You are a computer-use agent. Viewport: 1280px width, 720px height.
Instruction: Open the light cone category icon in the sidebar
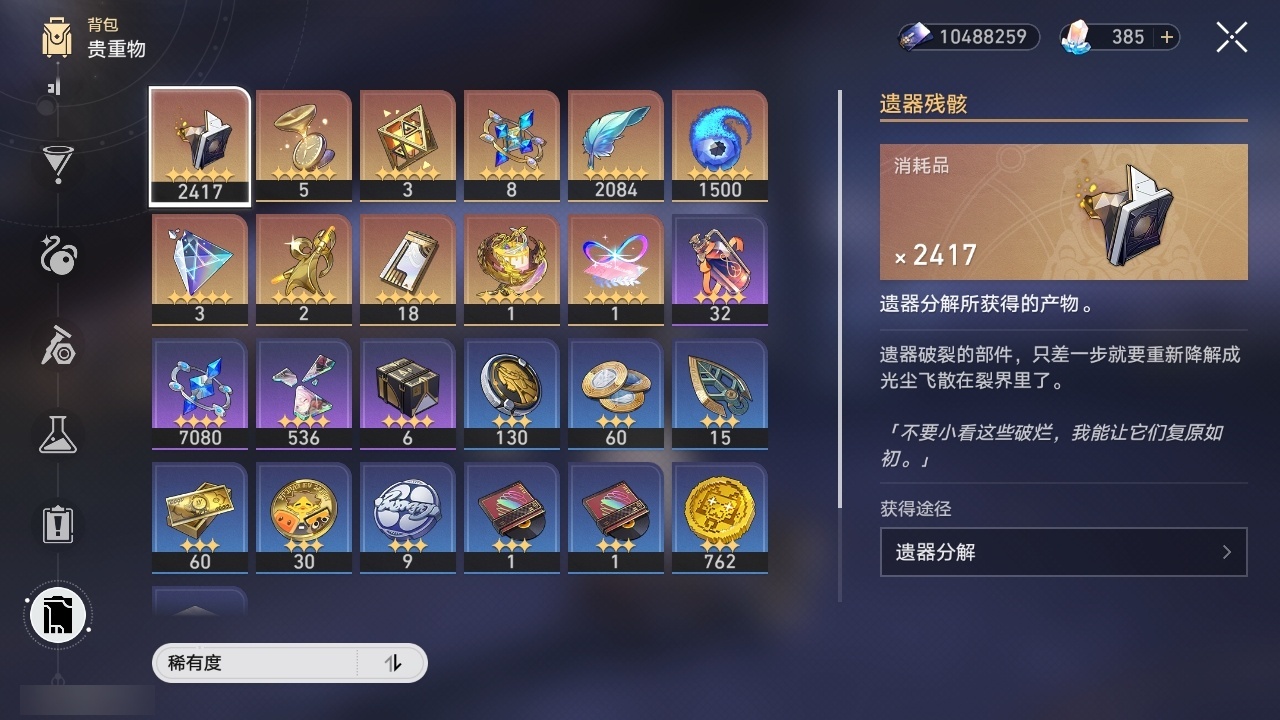point(57,258)
